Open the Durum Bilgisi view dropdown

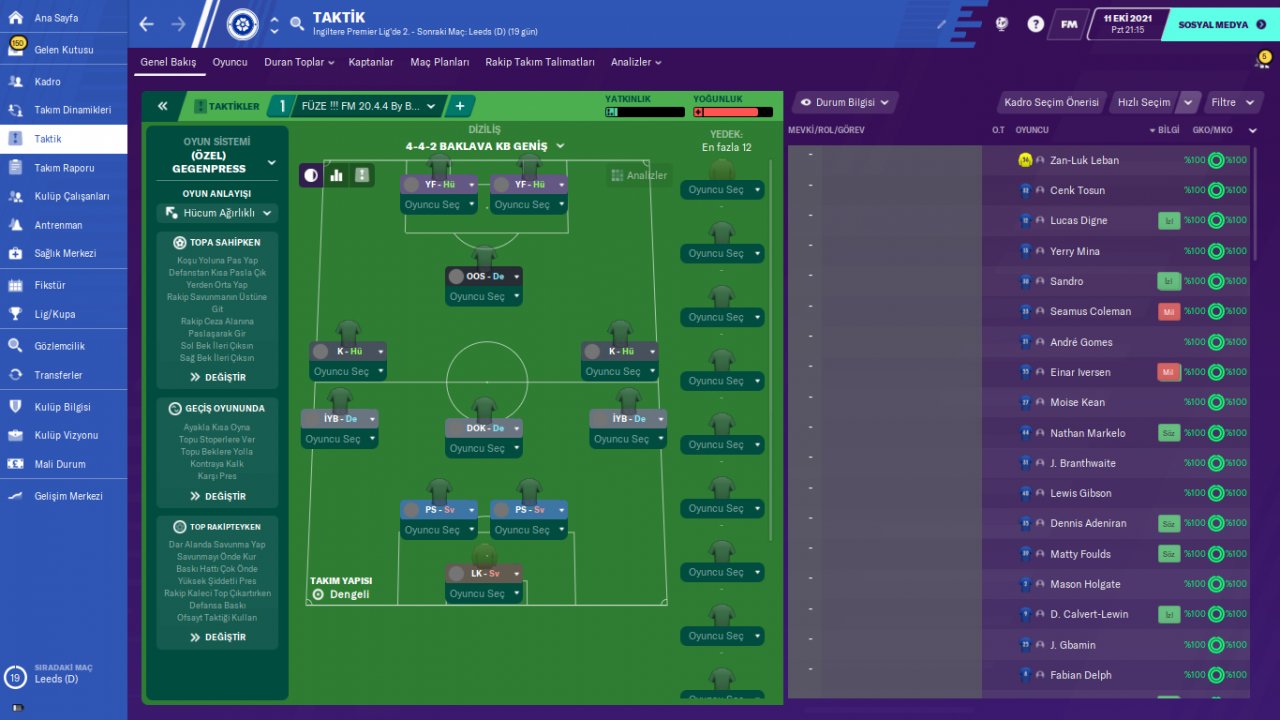click(844, 102)
